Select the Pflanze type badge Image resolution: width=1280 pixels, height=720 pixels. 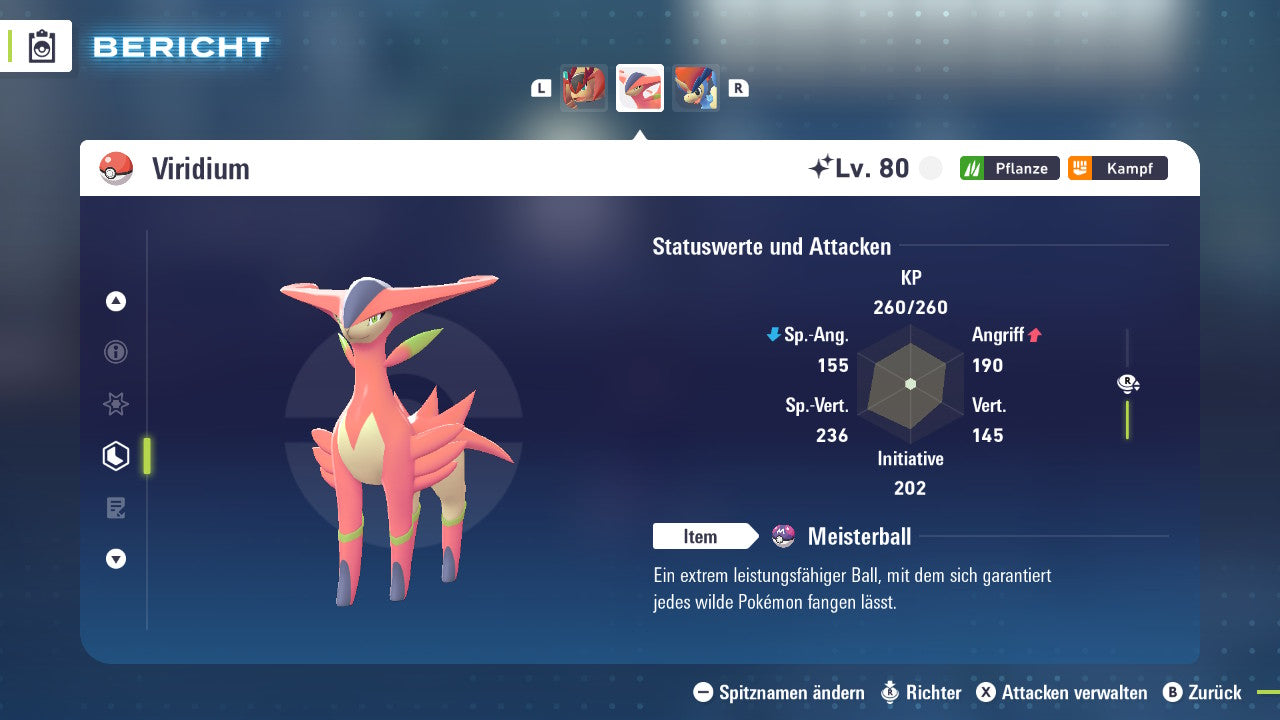1009,168
